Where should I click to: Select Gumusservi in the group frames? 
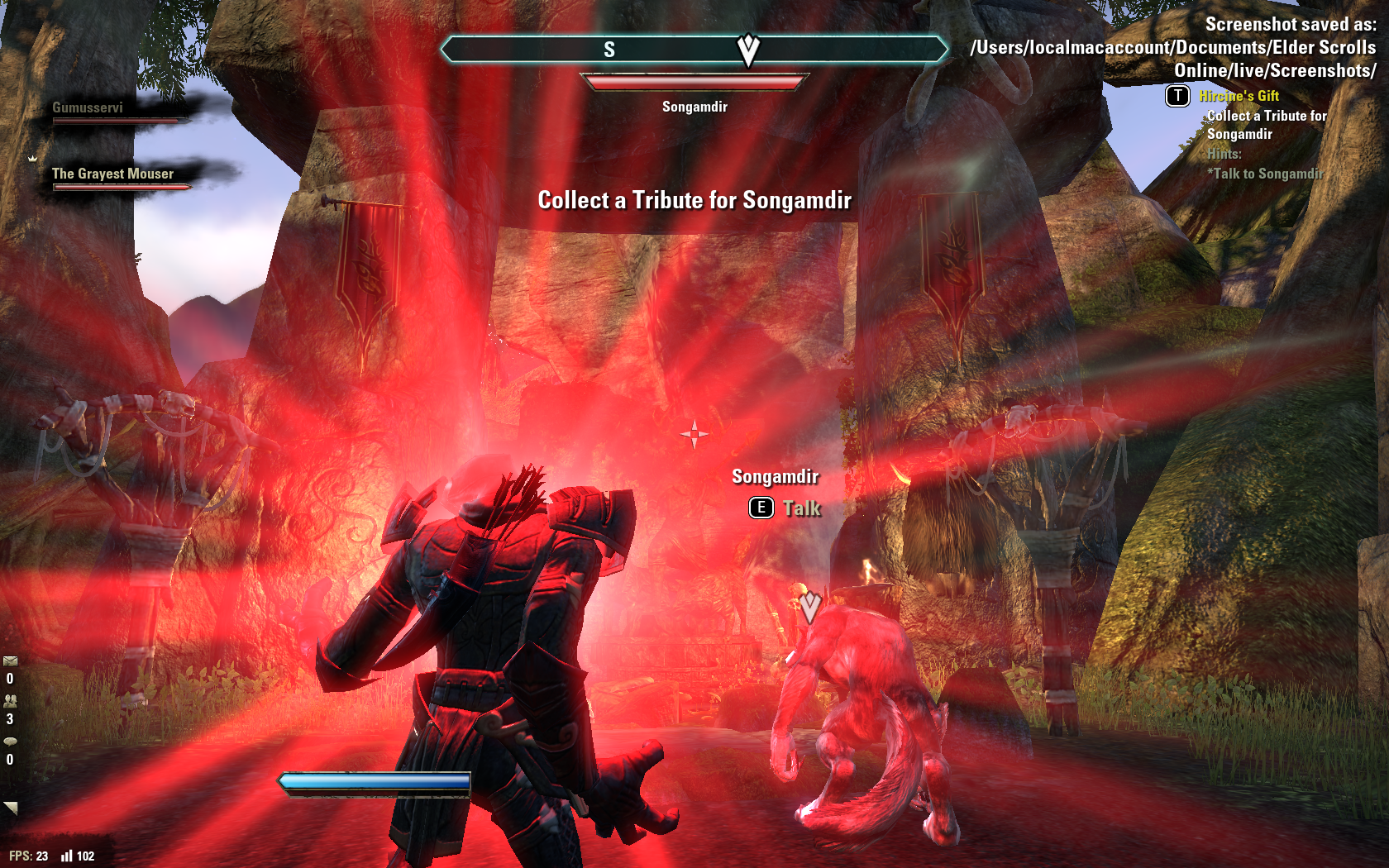click(x=88, y=108)
